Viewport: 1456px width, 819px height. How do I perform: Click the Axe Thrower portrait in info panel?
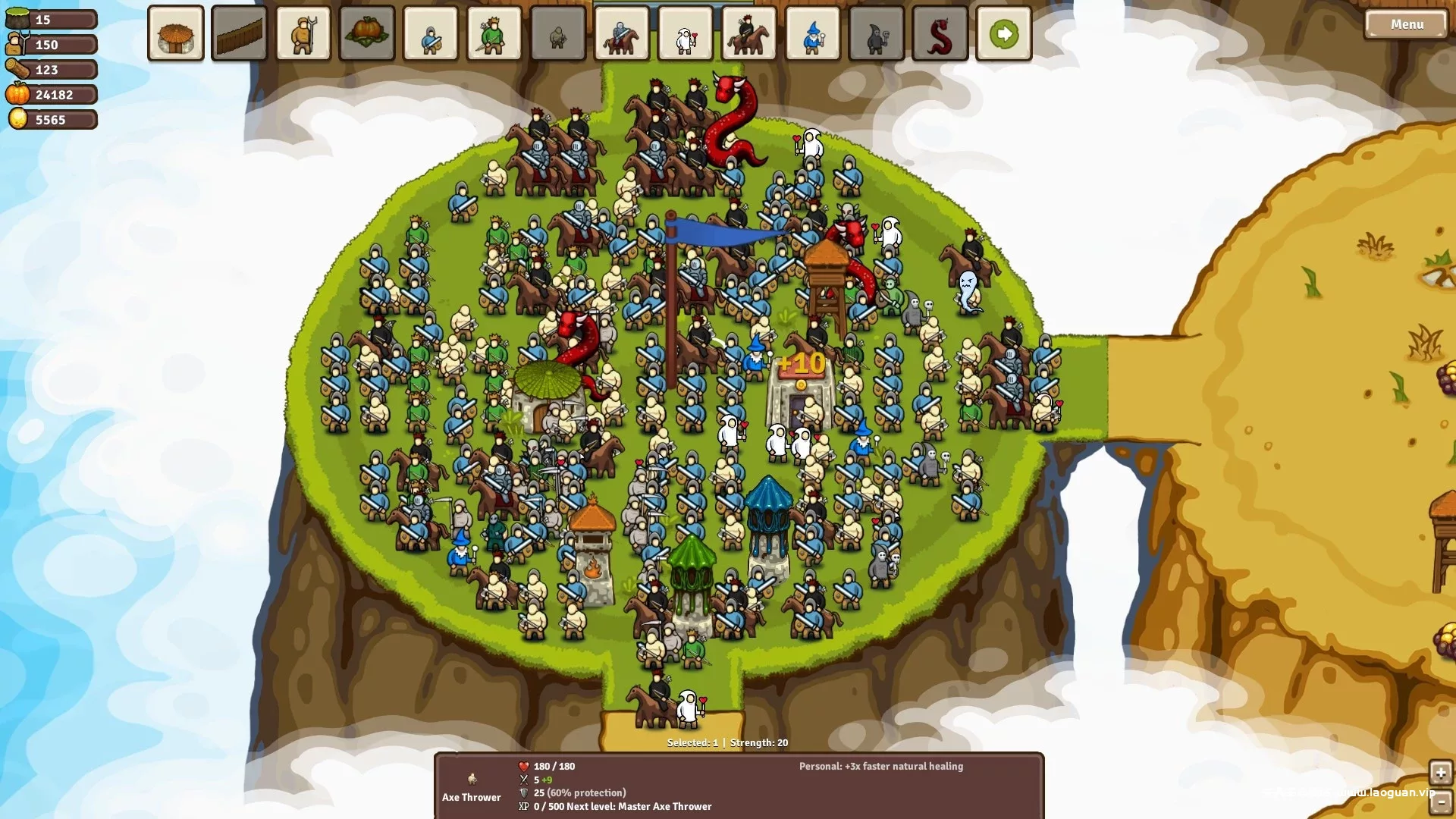[472, 779]
